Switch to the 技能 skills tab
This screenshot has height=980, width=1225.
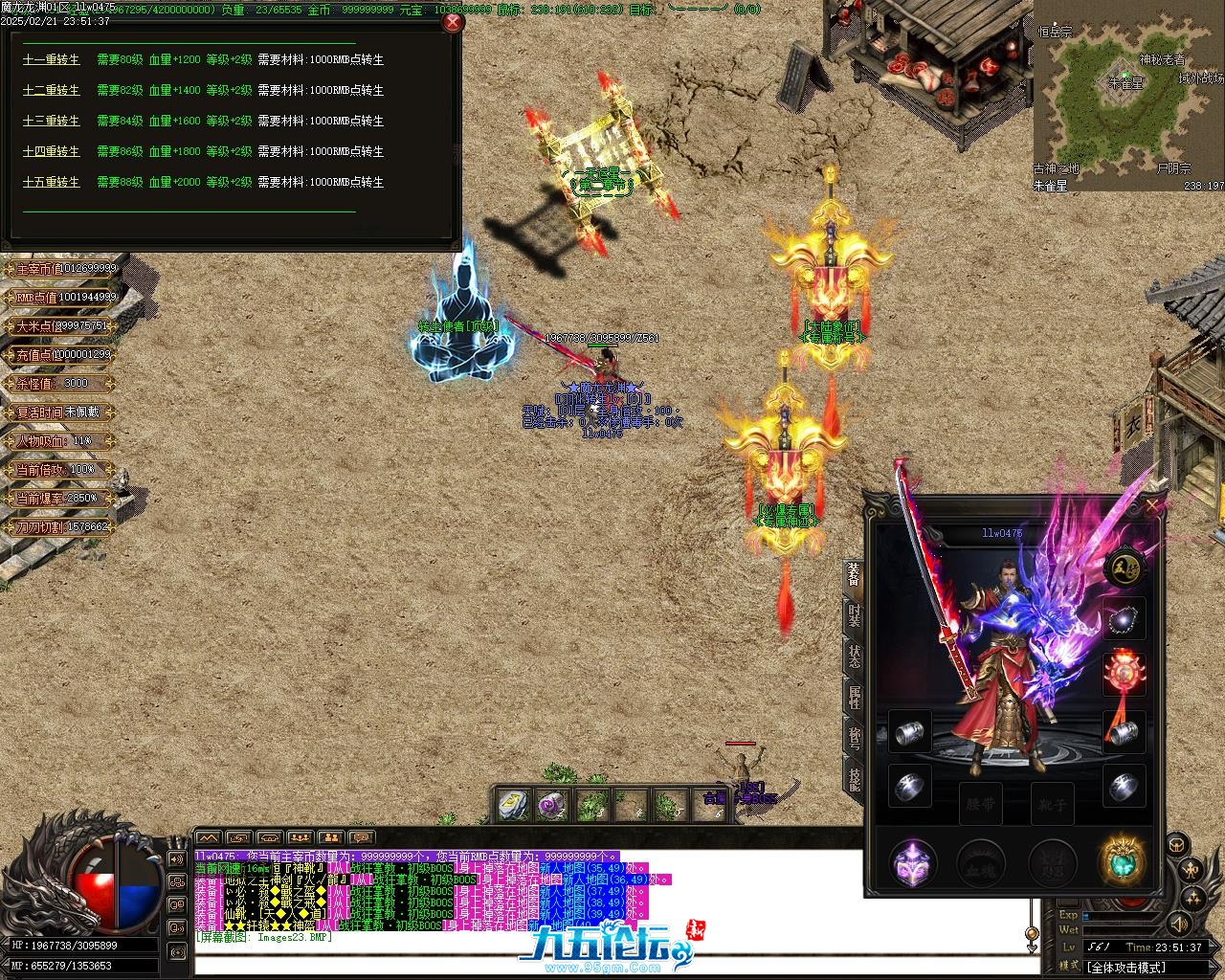pyautogui.click(x=854, y=779)
